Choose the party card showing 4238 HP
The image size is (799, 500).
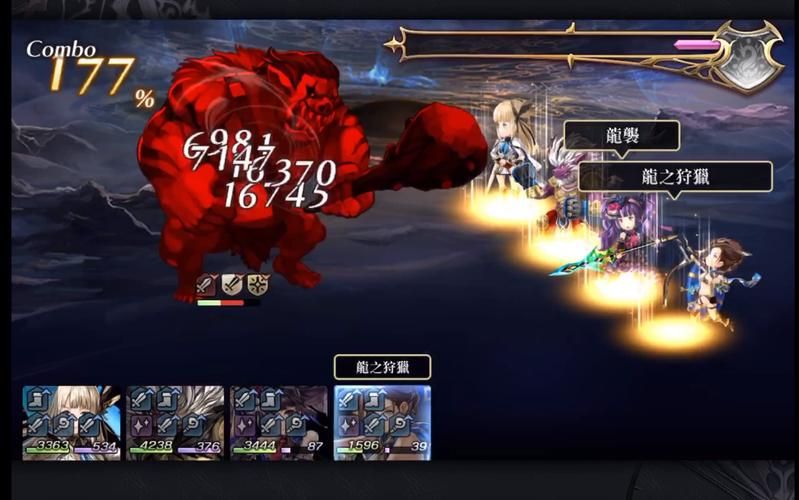[176, 422]
